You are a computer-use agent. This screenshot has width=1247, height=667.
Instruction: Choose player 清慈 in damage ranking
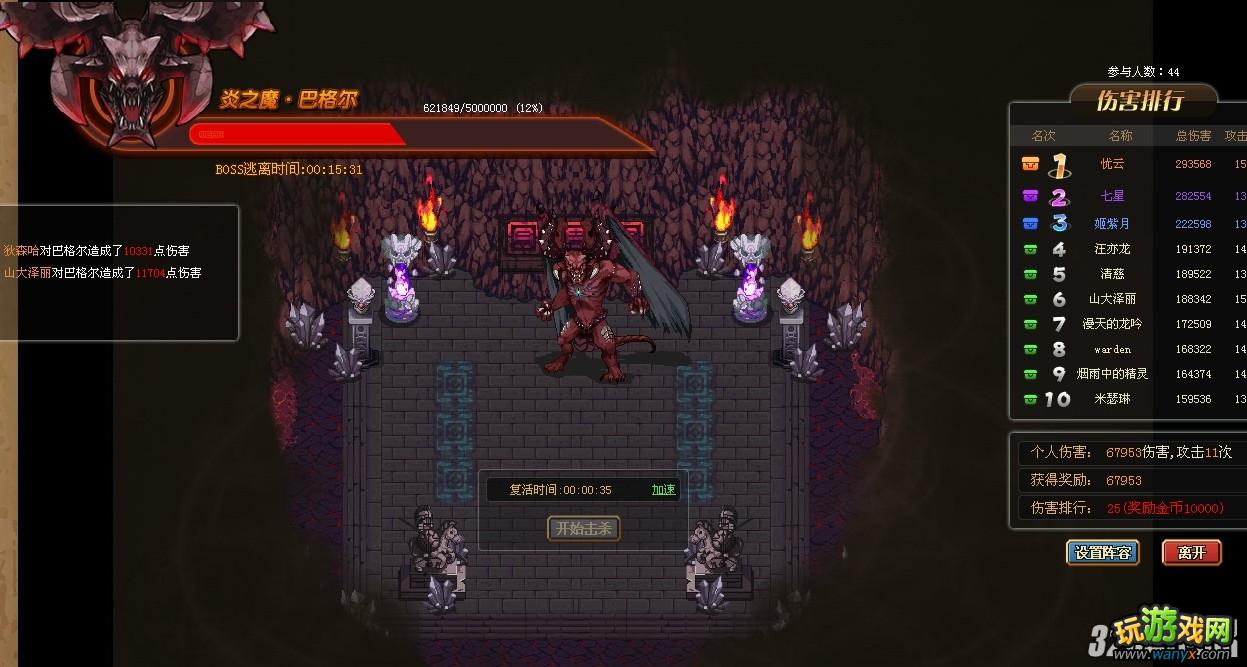tap(1113, 274)
